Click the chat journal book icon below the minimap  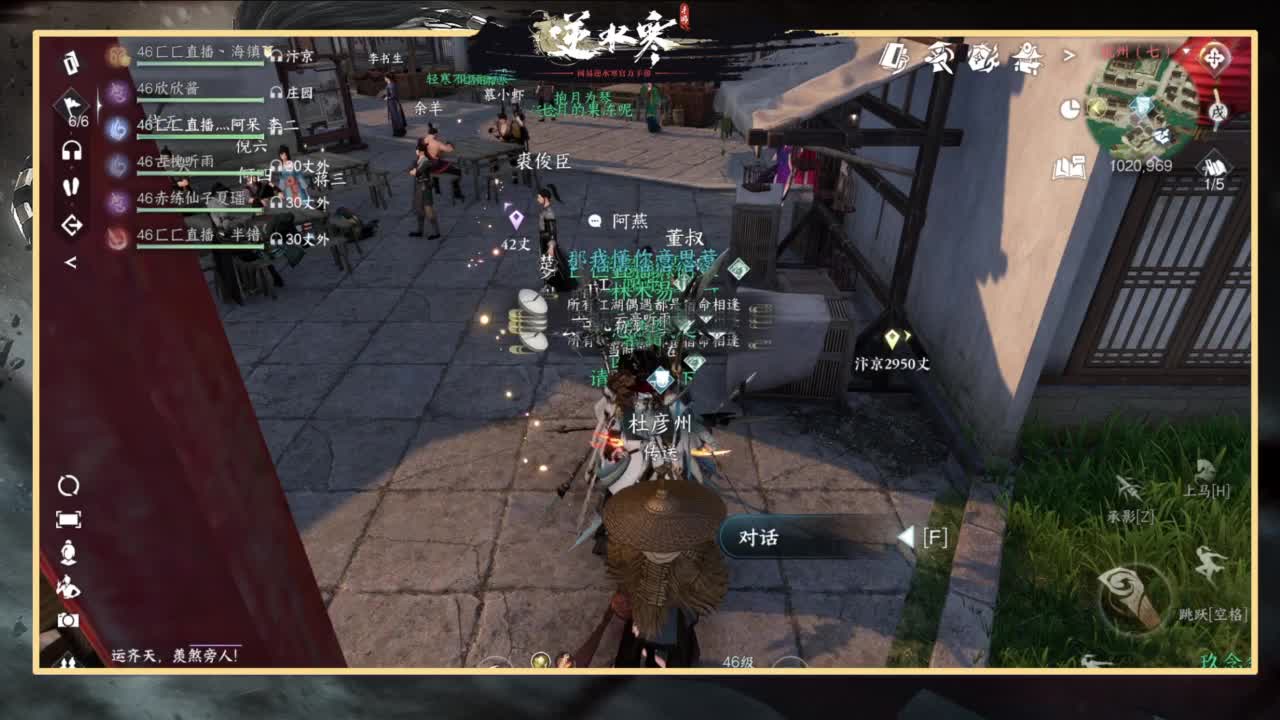click(x=1070, y=167)
